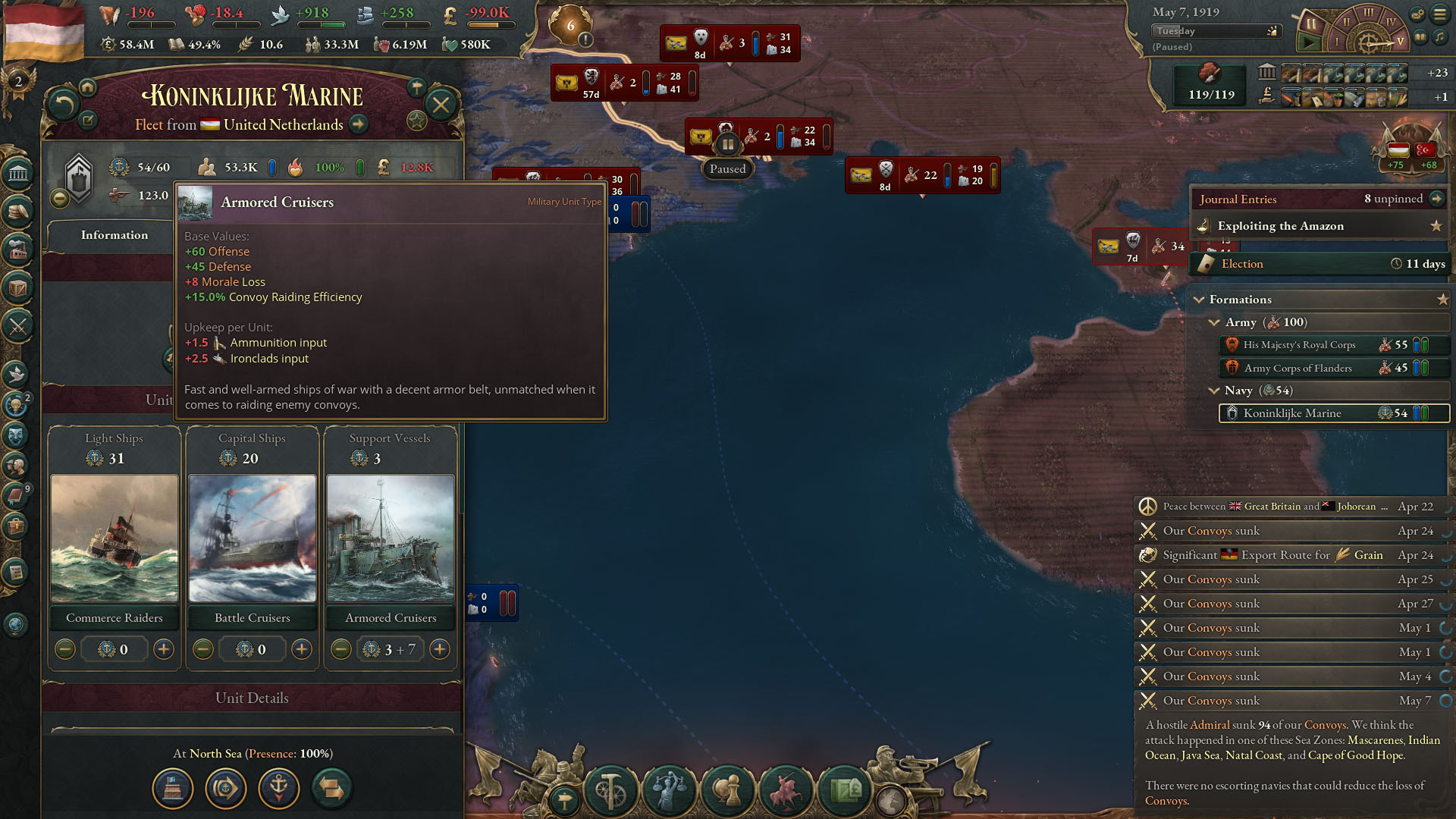Collapse the Army formation group
This screenshot has width=1456, height=819.
(1213, 322)
